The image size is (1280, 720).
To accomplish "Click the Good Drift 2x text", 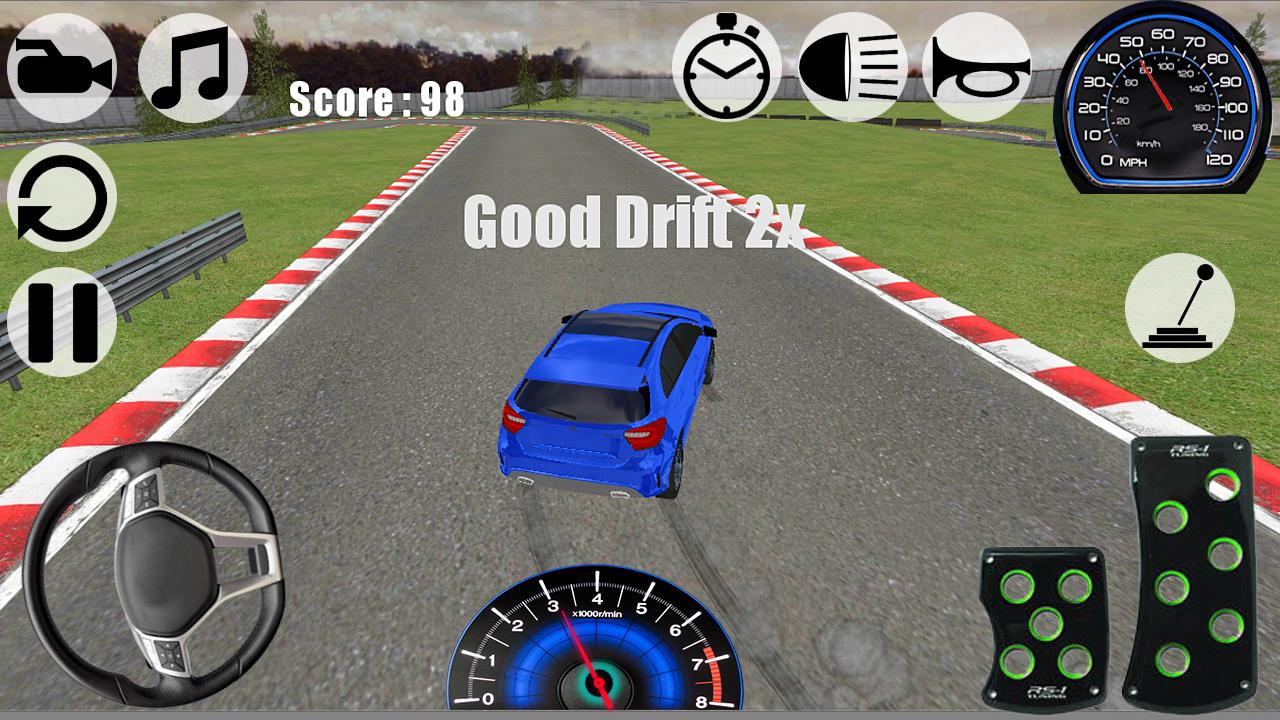I will click(636, 227).
